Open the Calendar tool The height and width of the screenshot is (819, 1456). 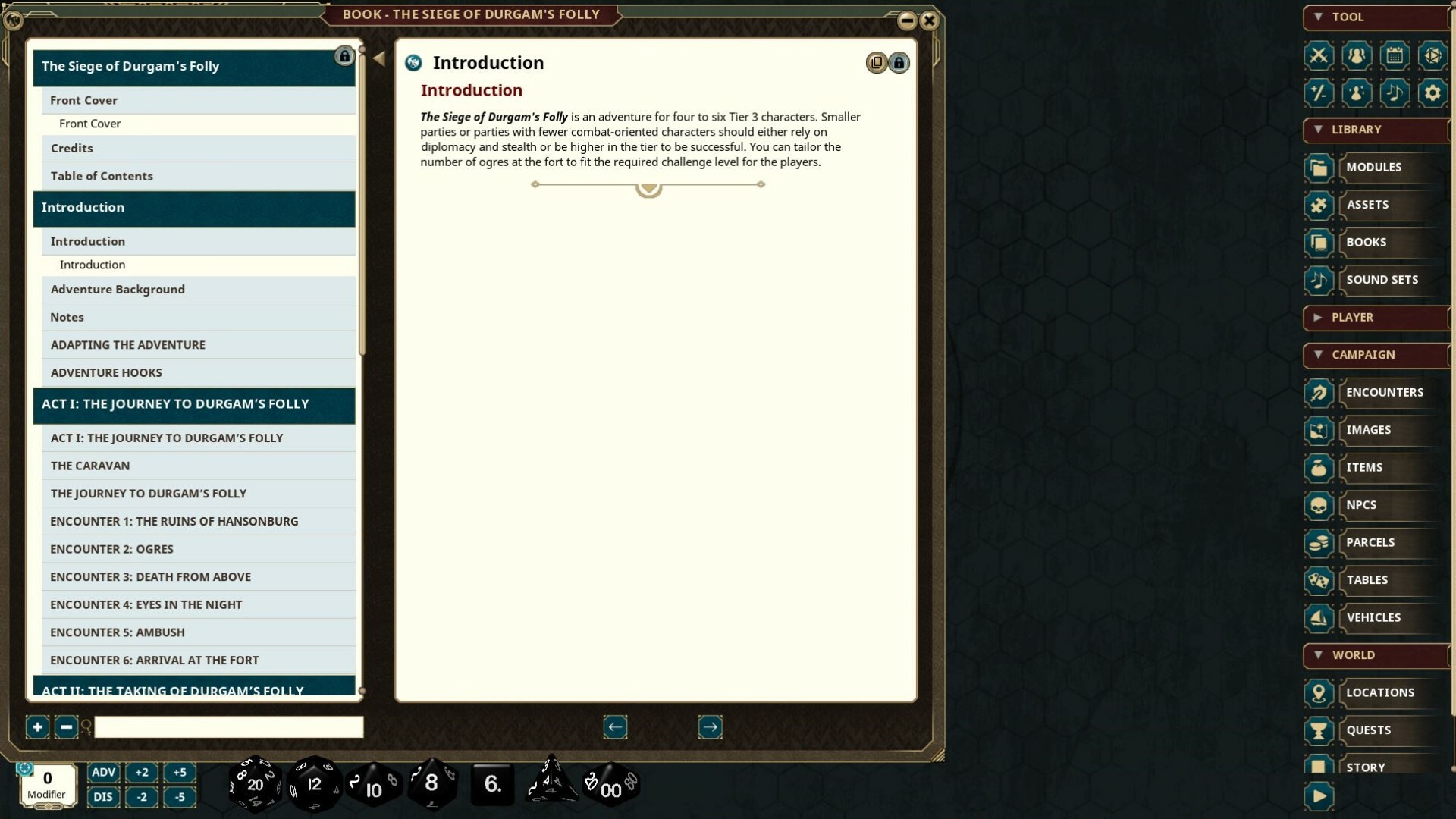(x=1394, y=55)
